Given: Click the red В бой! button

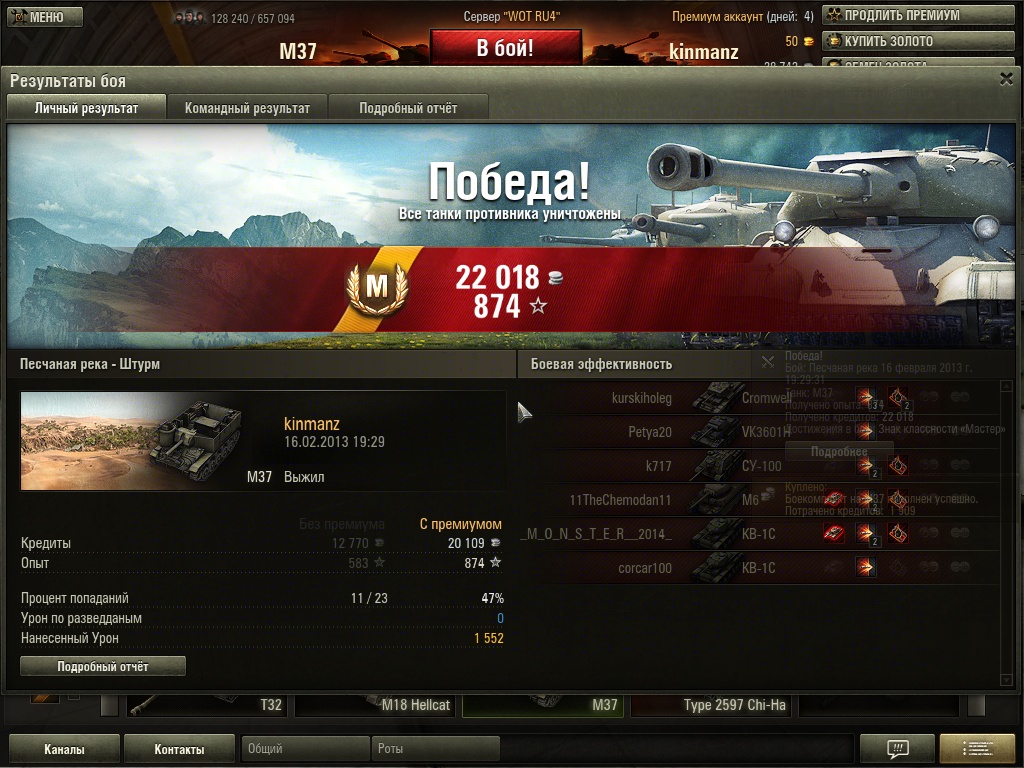Looking at the screenshot, I should point(505,48).
